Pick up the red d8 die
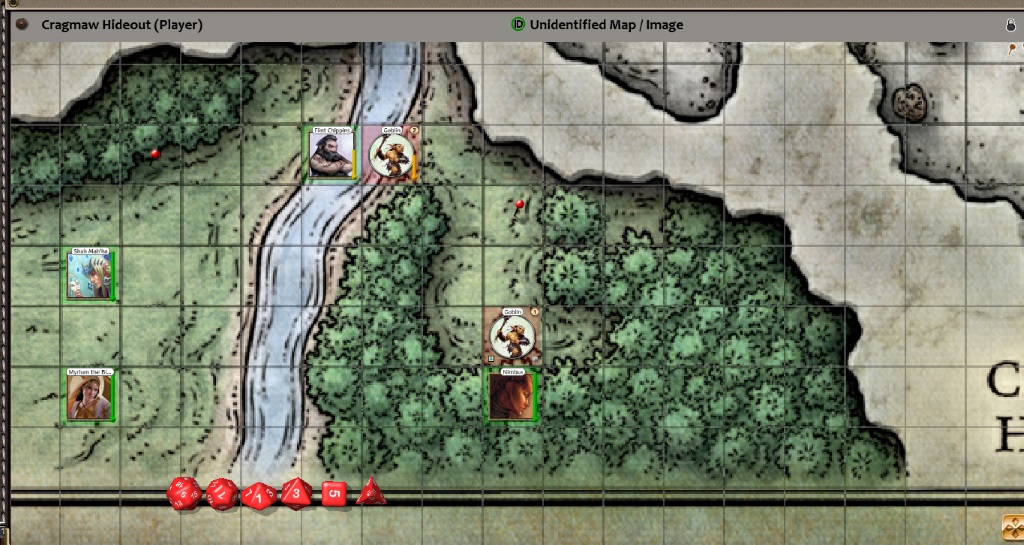 click(x=296, y=493)
